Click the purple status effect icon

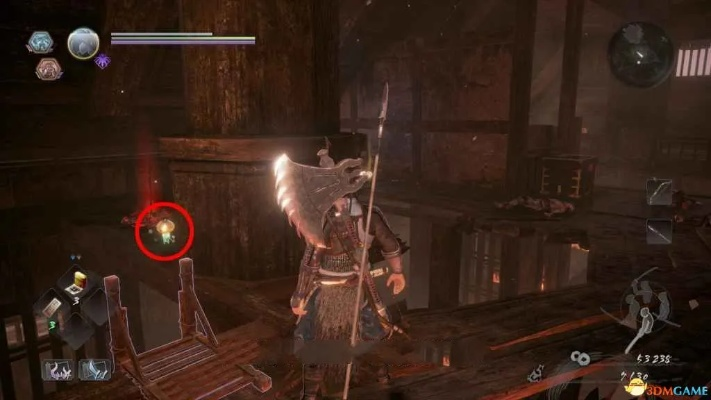coord(103,60)
